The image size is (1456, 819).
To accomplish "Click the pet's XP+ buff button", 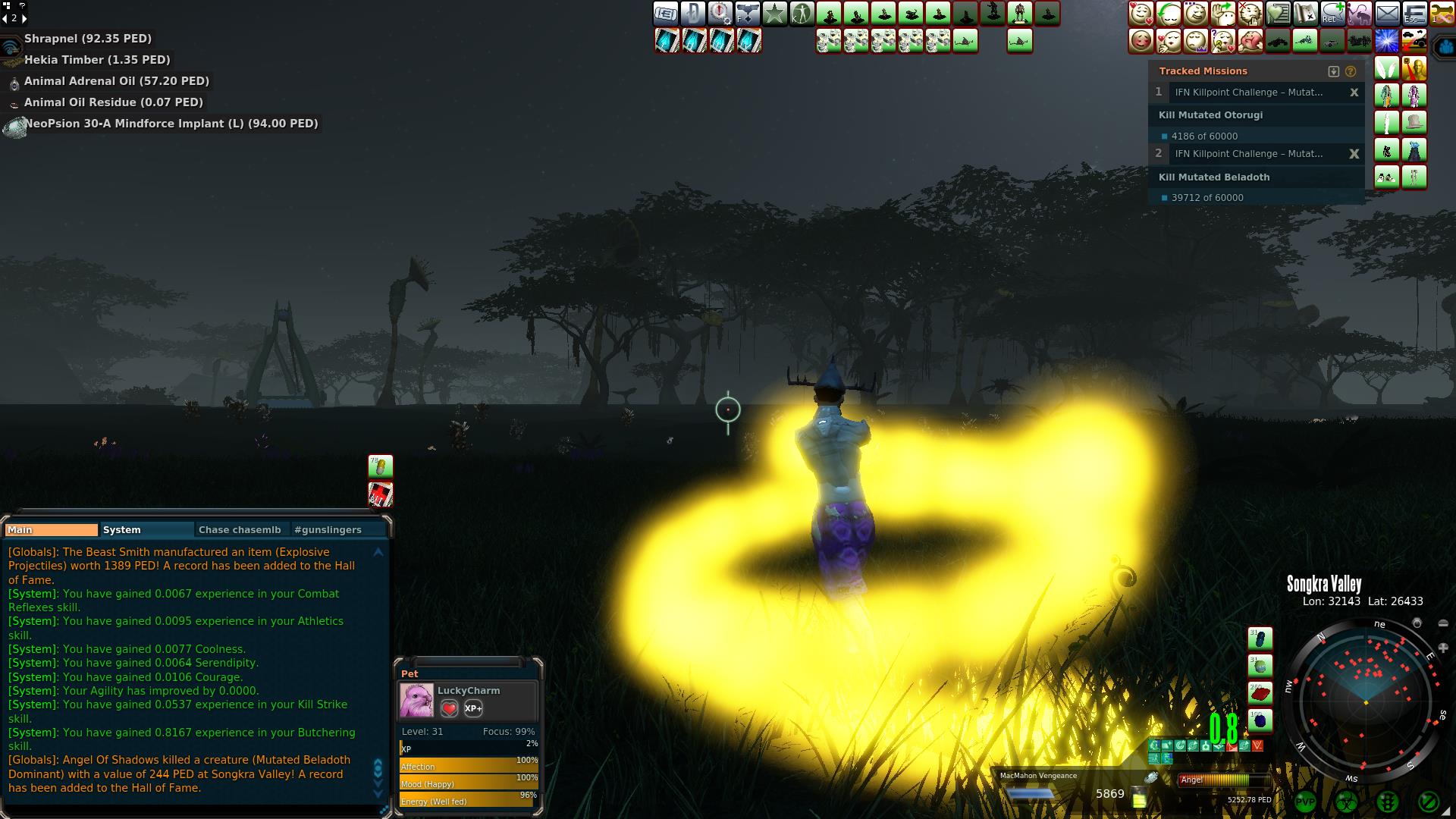I will (473, 708).
